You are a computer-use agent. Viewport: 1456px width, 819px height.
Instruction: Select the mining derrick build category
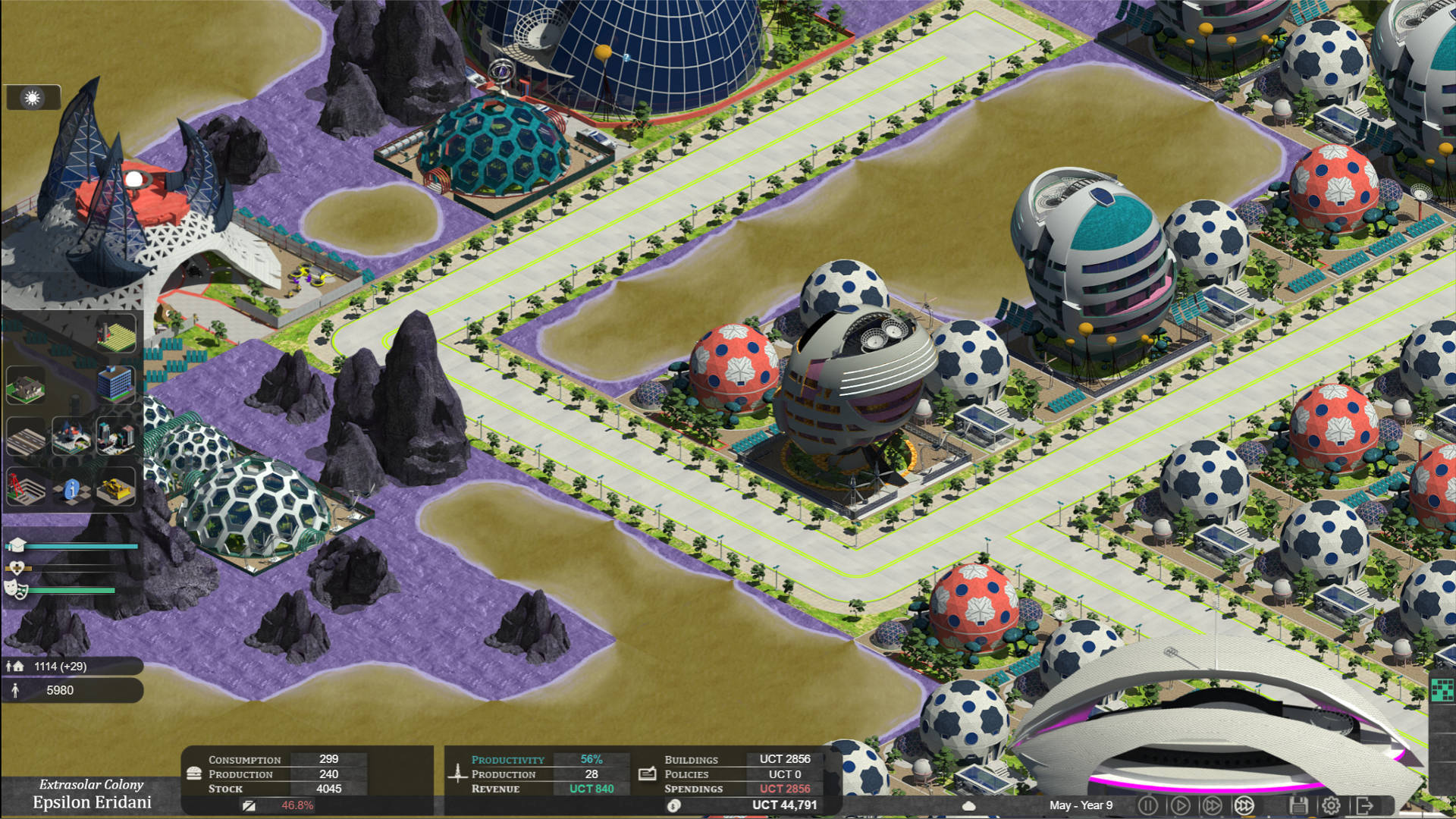[x=26, y=487]
